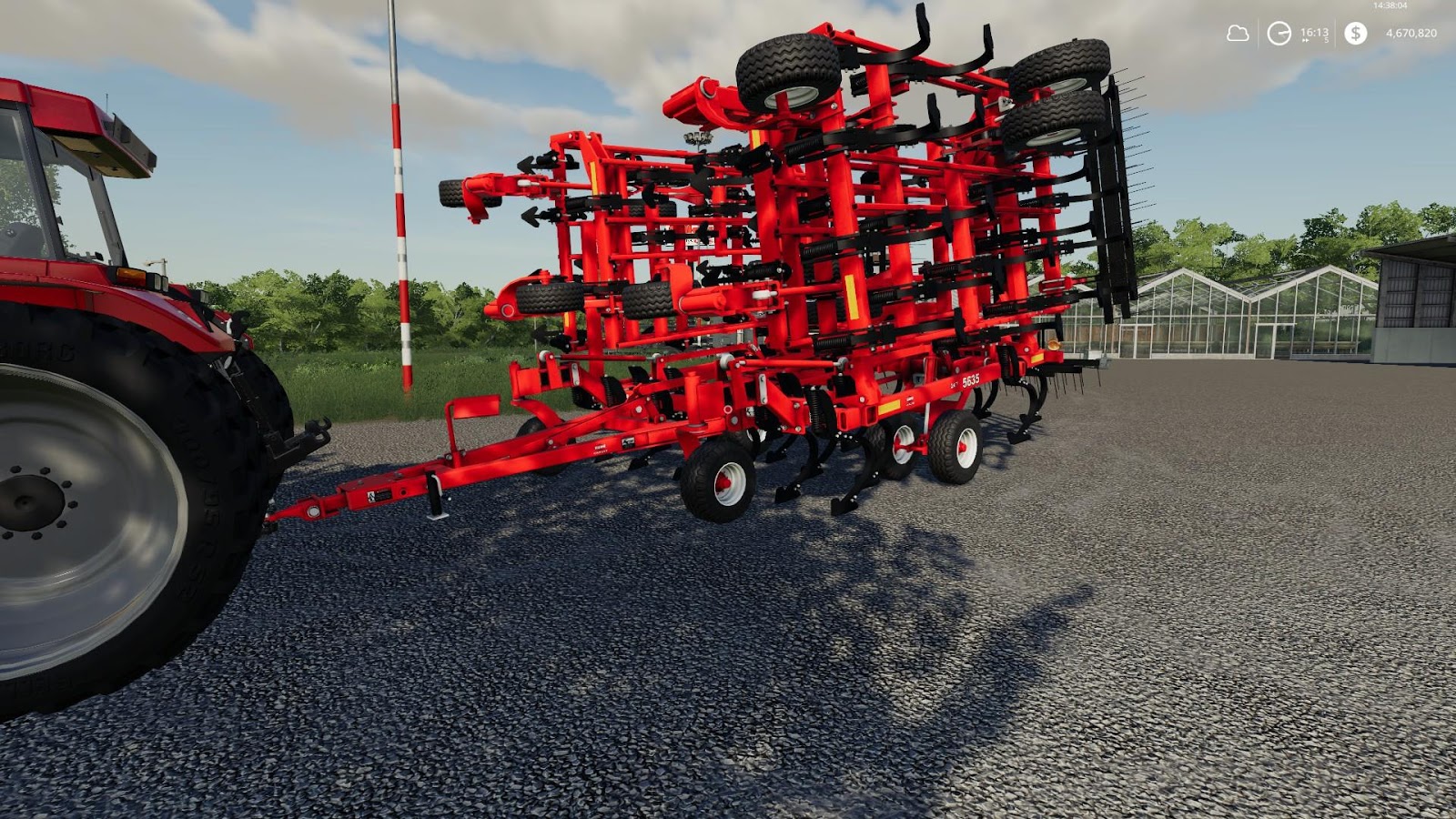Click the real-time clock reading 14:38:04
The height and width of the screenshot is (819, 1456).
point(1390,5)
